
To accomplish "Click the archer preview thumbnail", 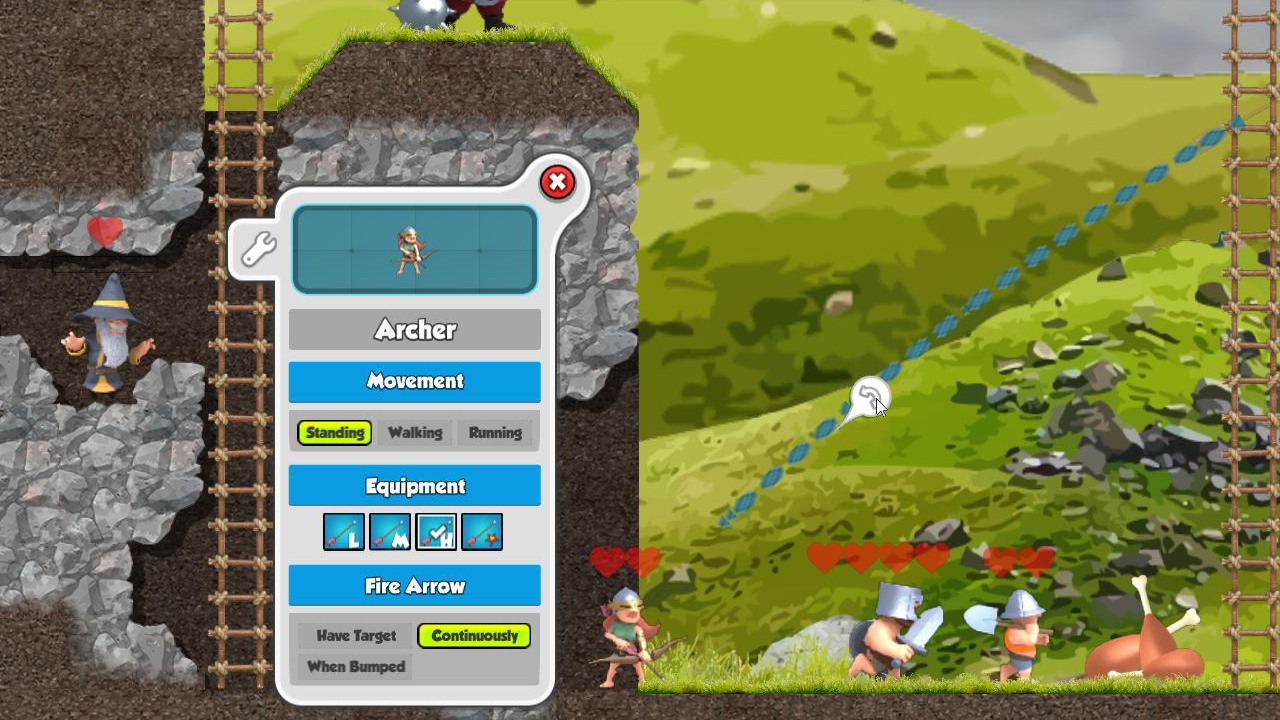I will coord(414,248).
